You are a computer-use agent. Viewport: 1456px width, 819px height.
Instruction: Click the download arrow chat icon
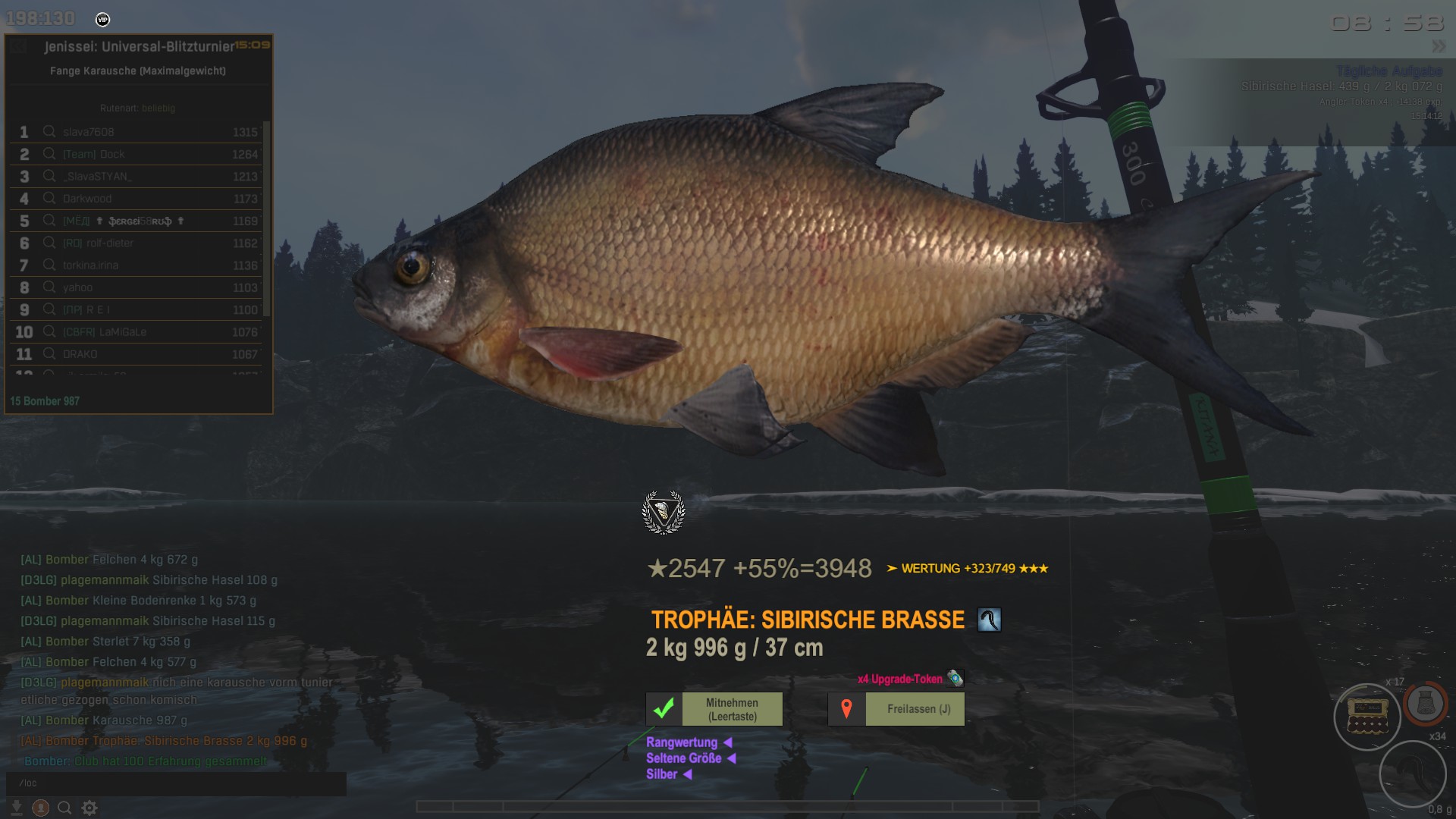point(16,808)
